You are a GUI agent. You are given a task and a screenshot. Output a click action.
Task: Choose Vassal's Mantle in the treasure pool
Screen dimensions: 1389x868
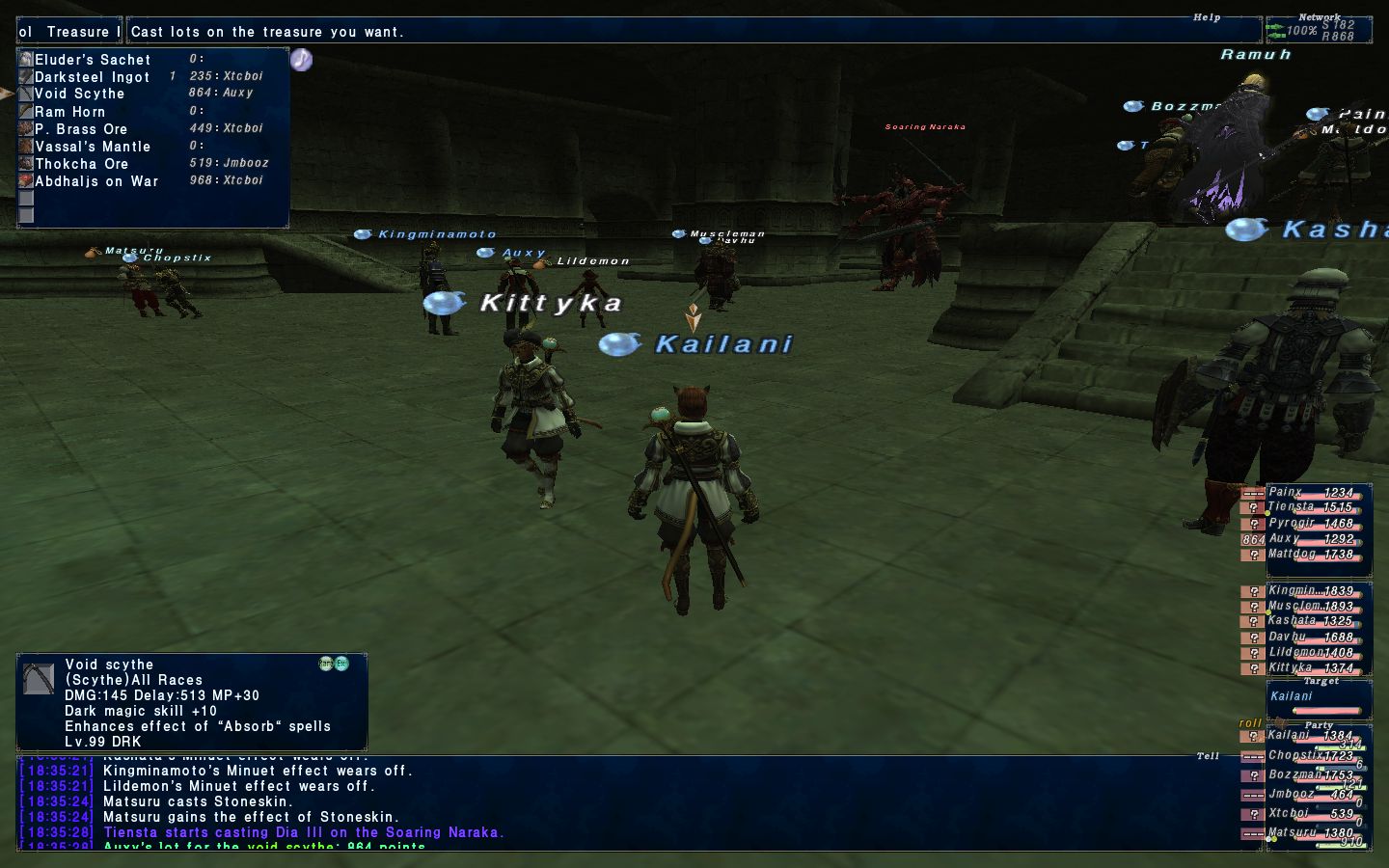click(93, 147)
